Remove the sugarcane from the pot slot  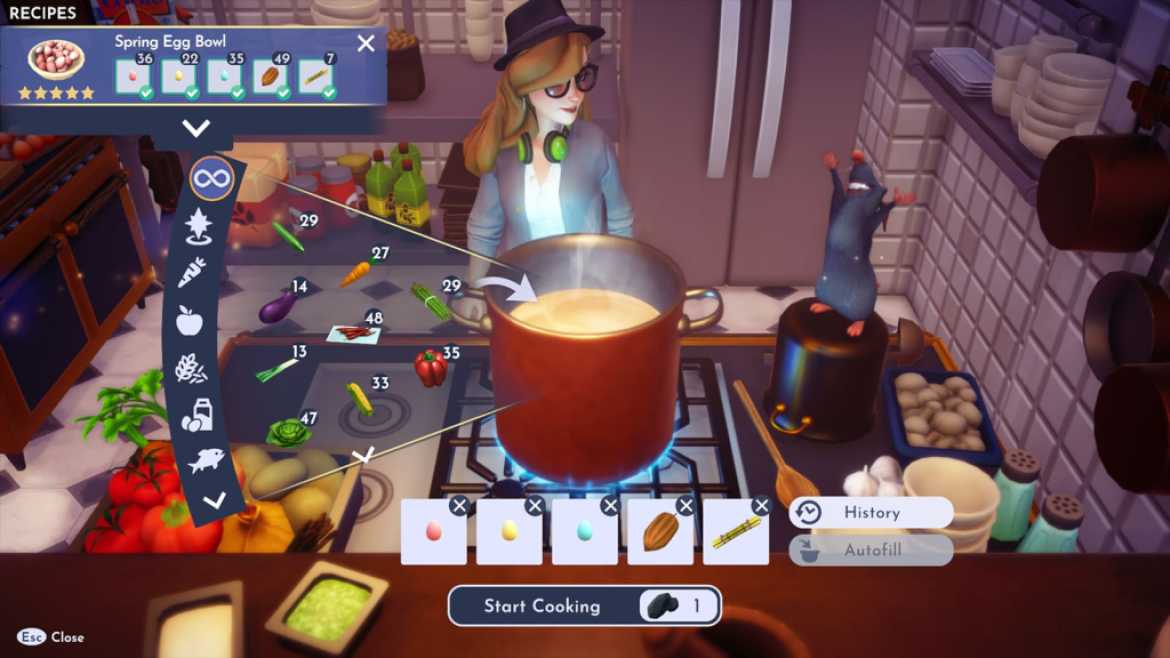point(762,506)
